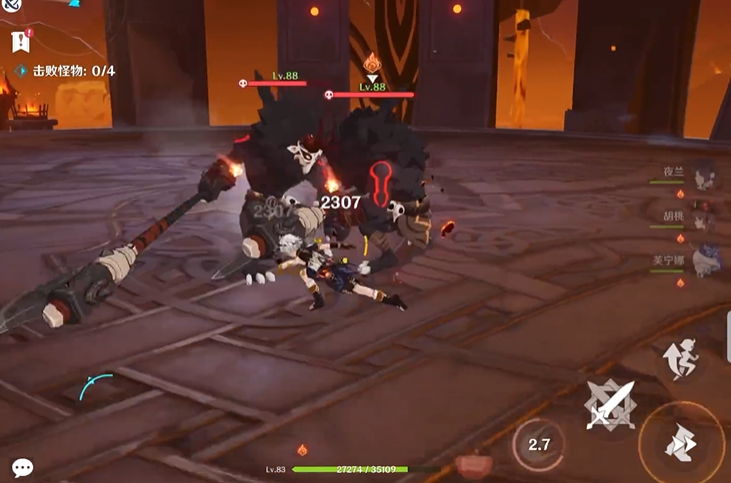This screenshot has width=731, height=483.
Task: Tap the sprint dash button
Action: (x=683, y=443)
